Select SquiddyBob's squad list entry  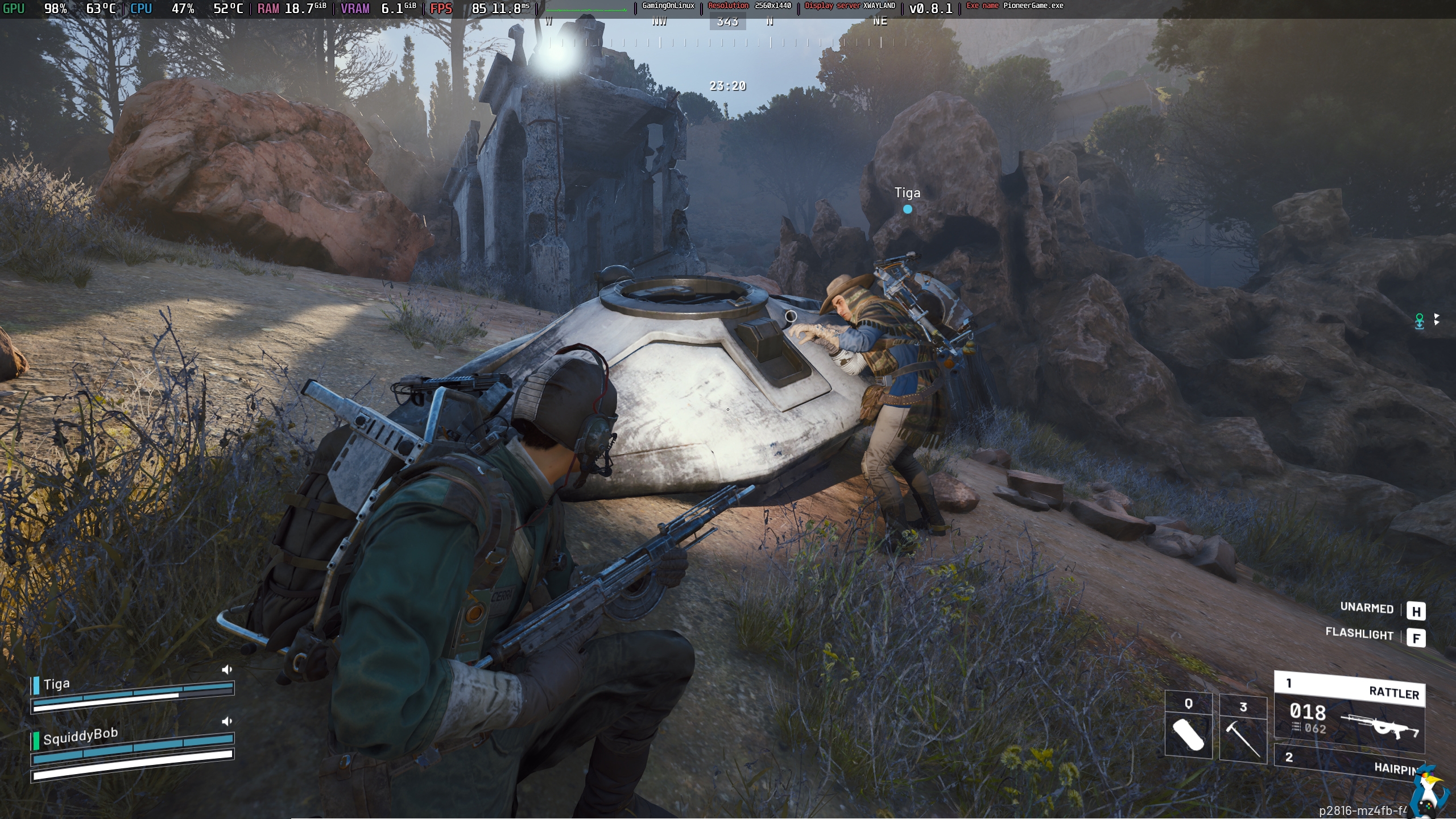click(x=80, y=737)
